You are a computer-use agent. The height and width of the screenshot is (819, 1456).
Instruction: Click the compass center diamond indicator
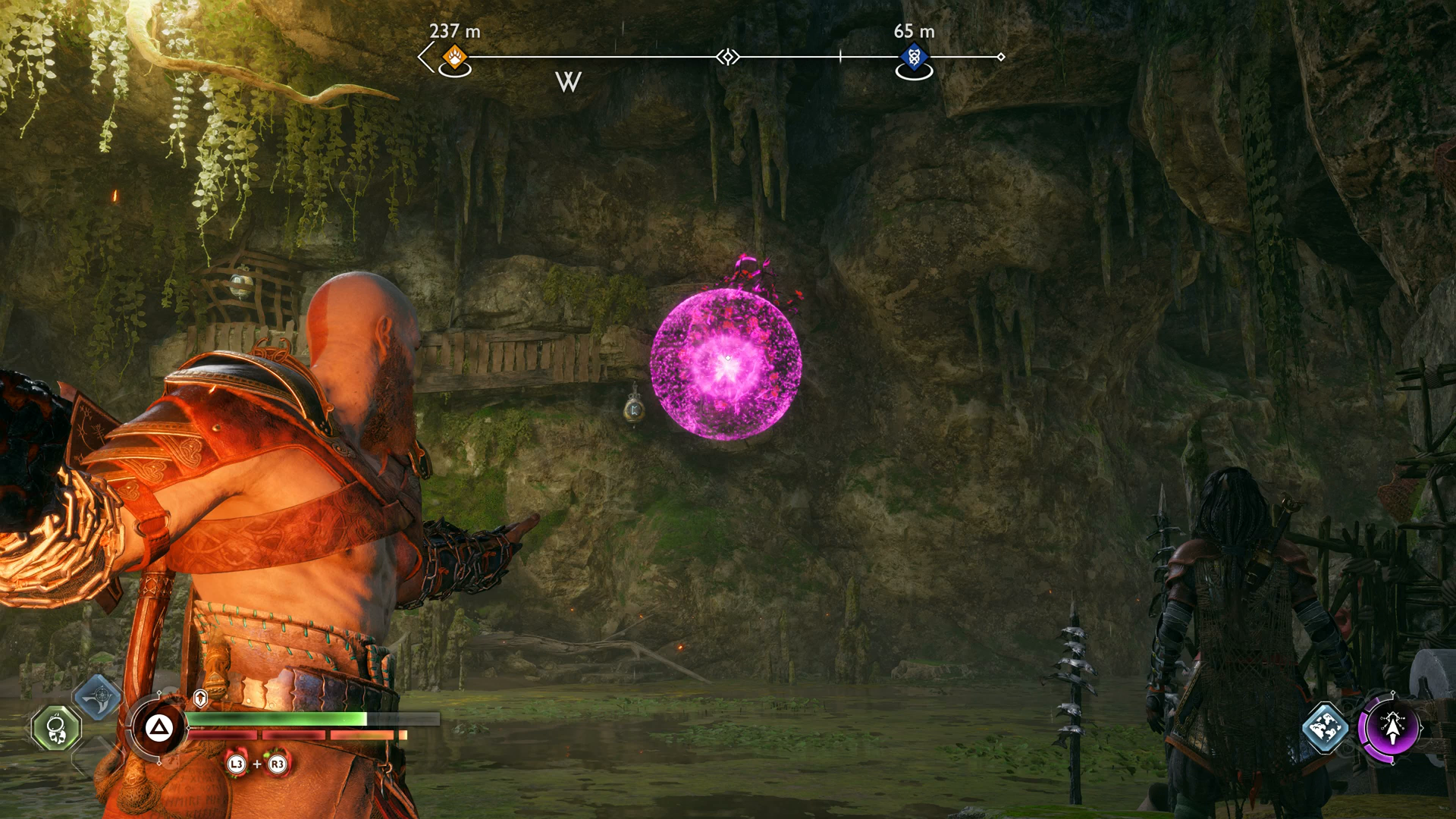click(x=728, y=57)
